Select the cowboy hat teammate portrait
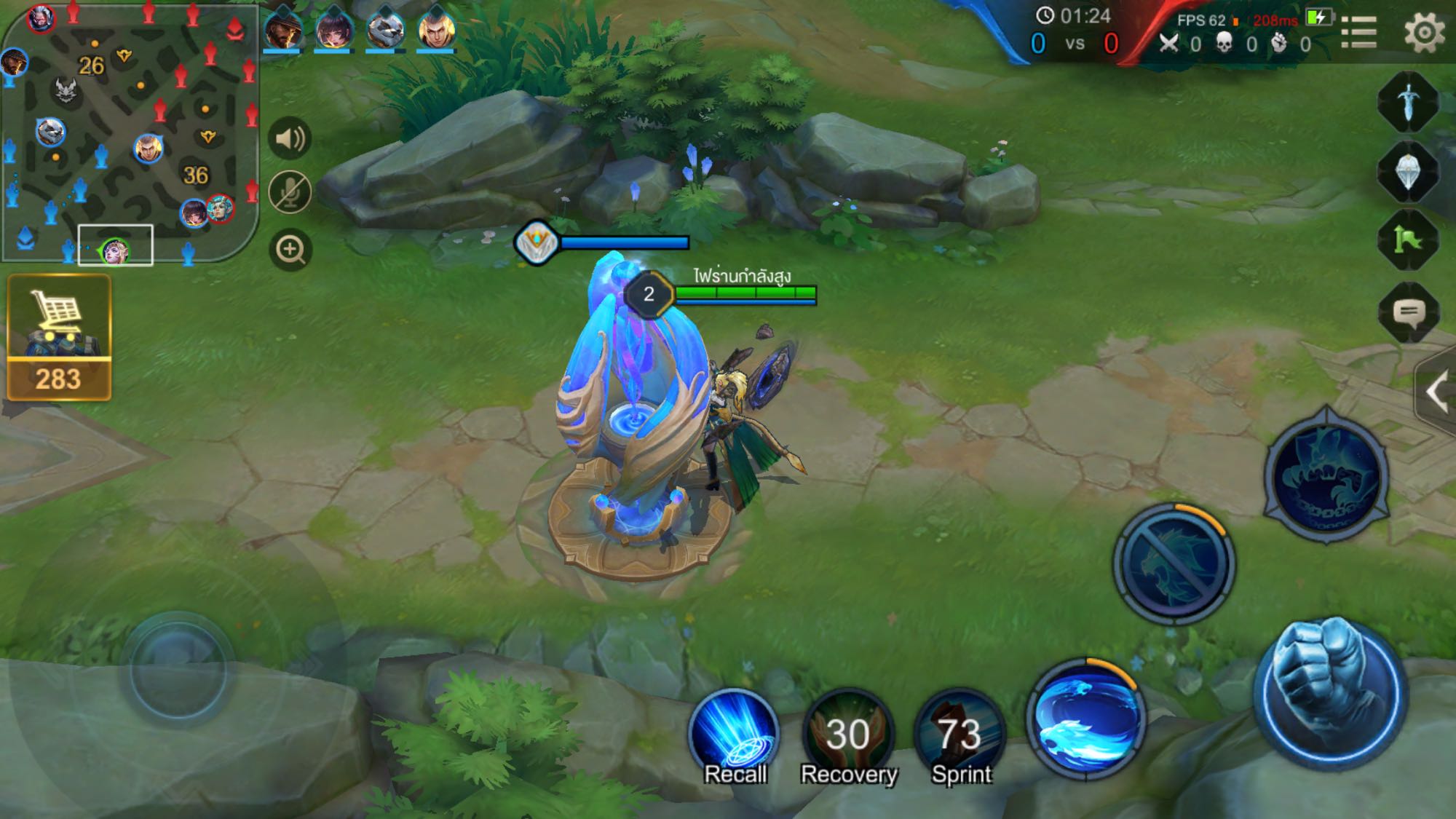 click(x=282, y=31)
